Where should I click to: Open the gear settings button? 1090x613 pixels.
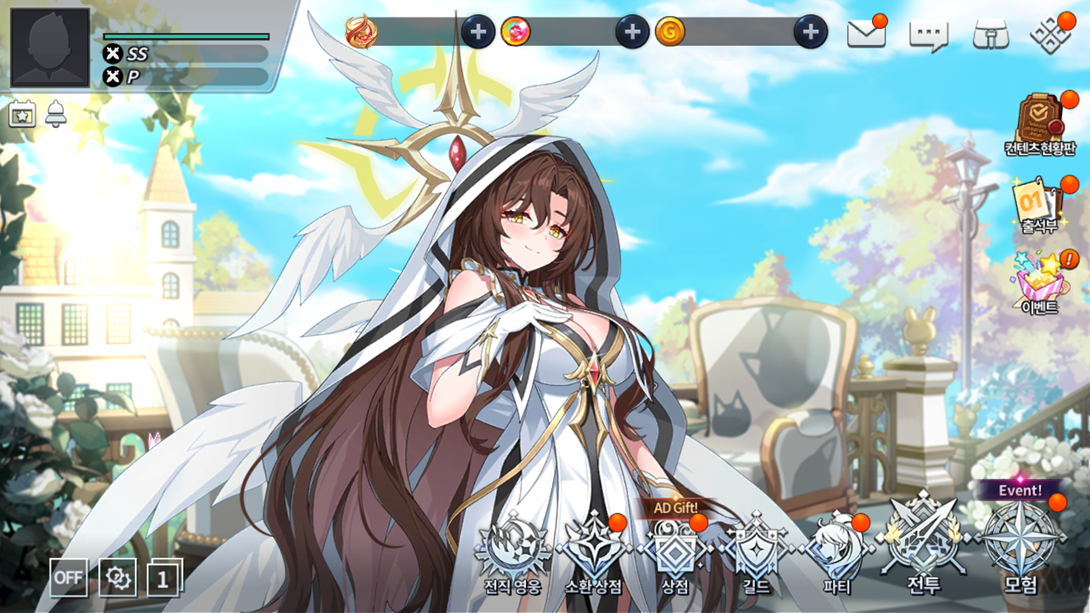117,577
